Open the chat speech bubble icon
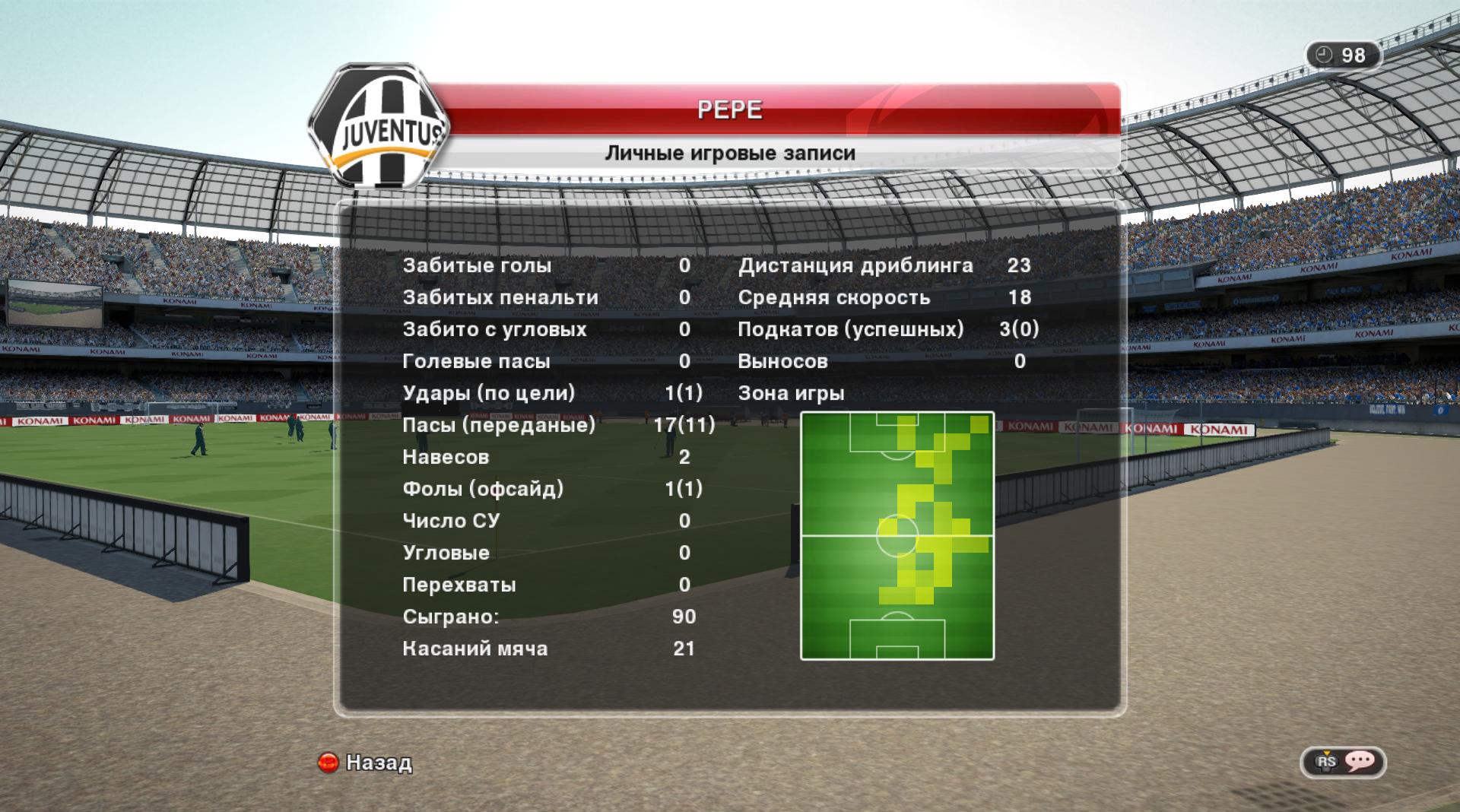Screen dimensions: 1460x812 1359,761
